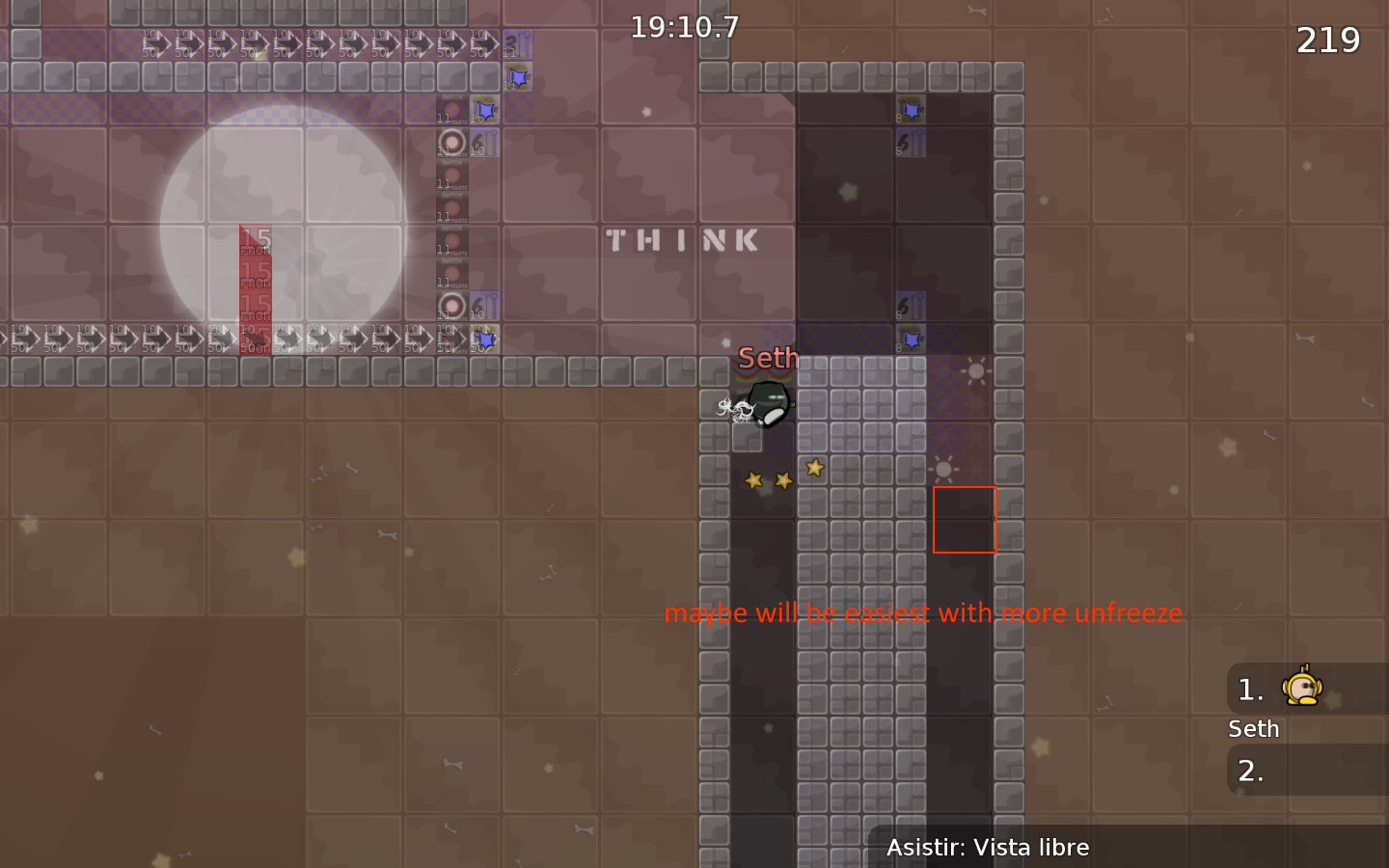Click the THINK lettering on the map
Screen dimensions: 1389x868
coord(681,240)
